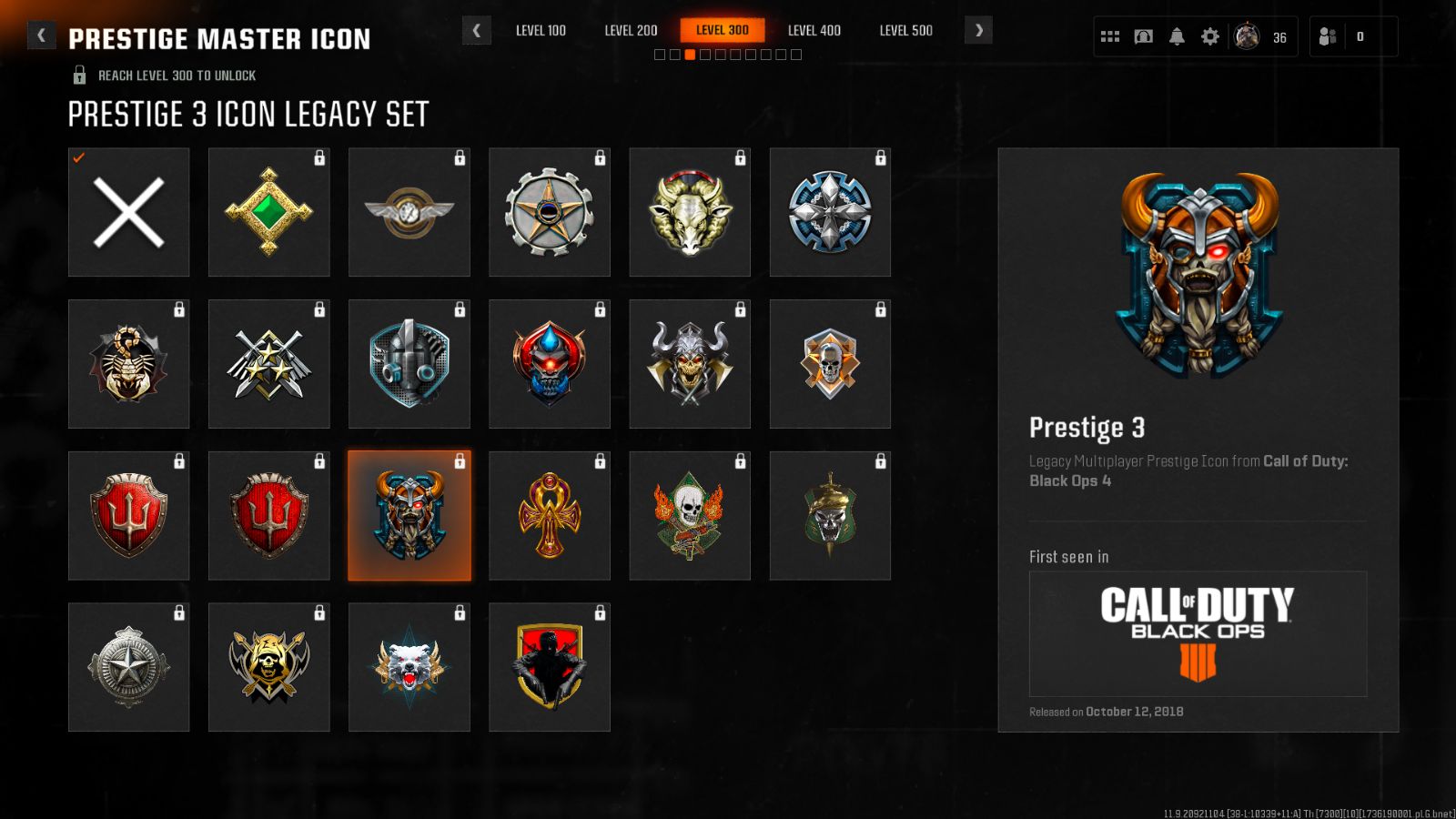This screenshot has height=819, width=1456.
Task: Go back using the top-left arrow
Action: [40, 35]
